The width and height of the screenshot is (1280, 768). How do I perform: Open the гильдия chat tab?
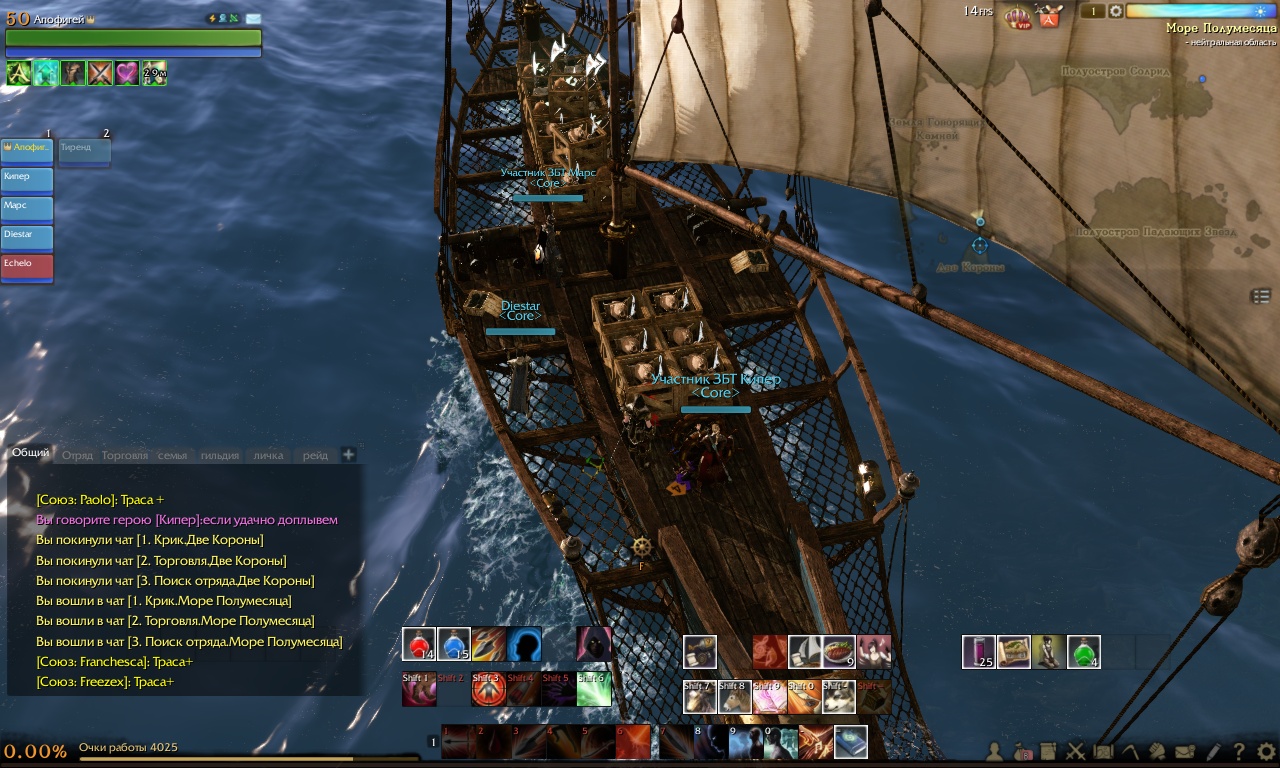click(219, 455)
